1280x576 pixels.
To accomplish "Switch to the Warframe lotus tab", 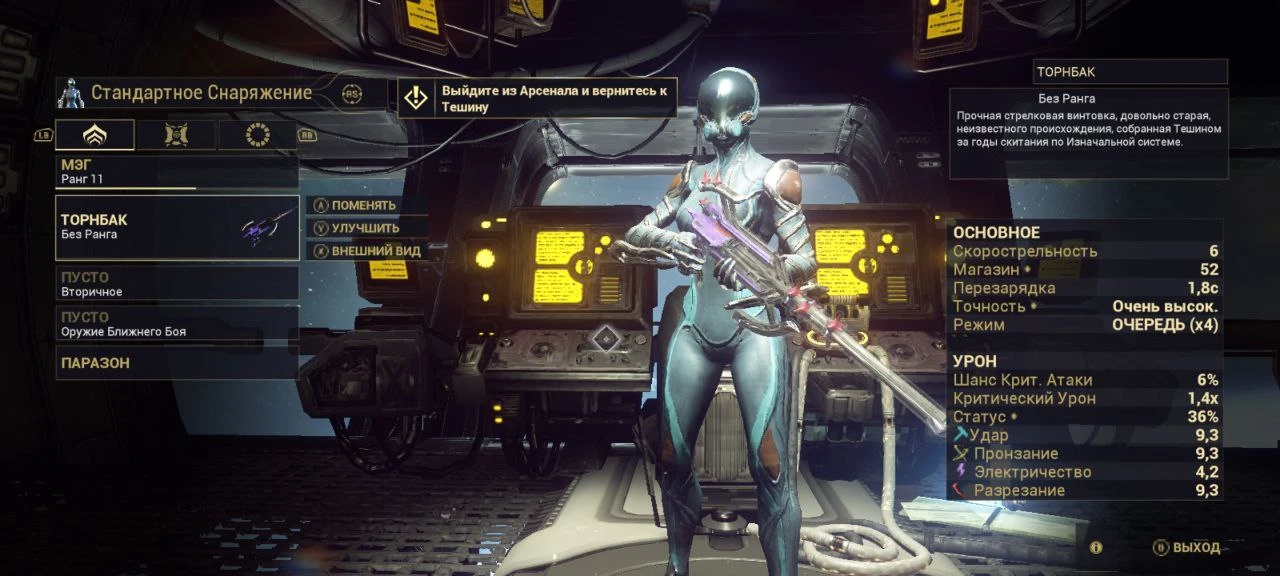I will point(95,135).
